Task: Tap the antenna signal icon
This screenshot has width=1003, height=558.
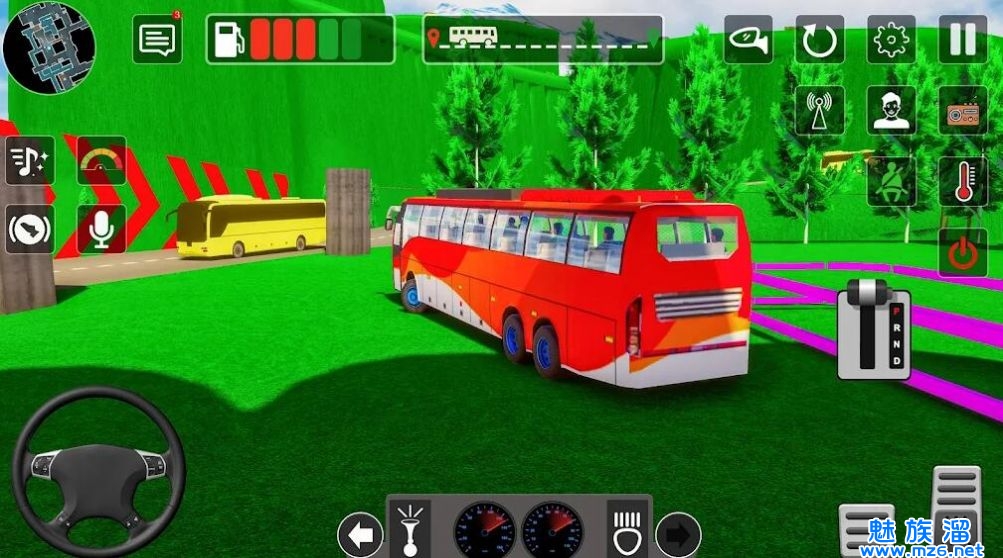Action: click(x=820, y=110)
